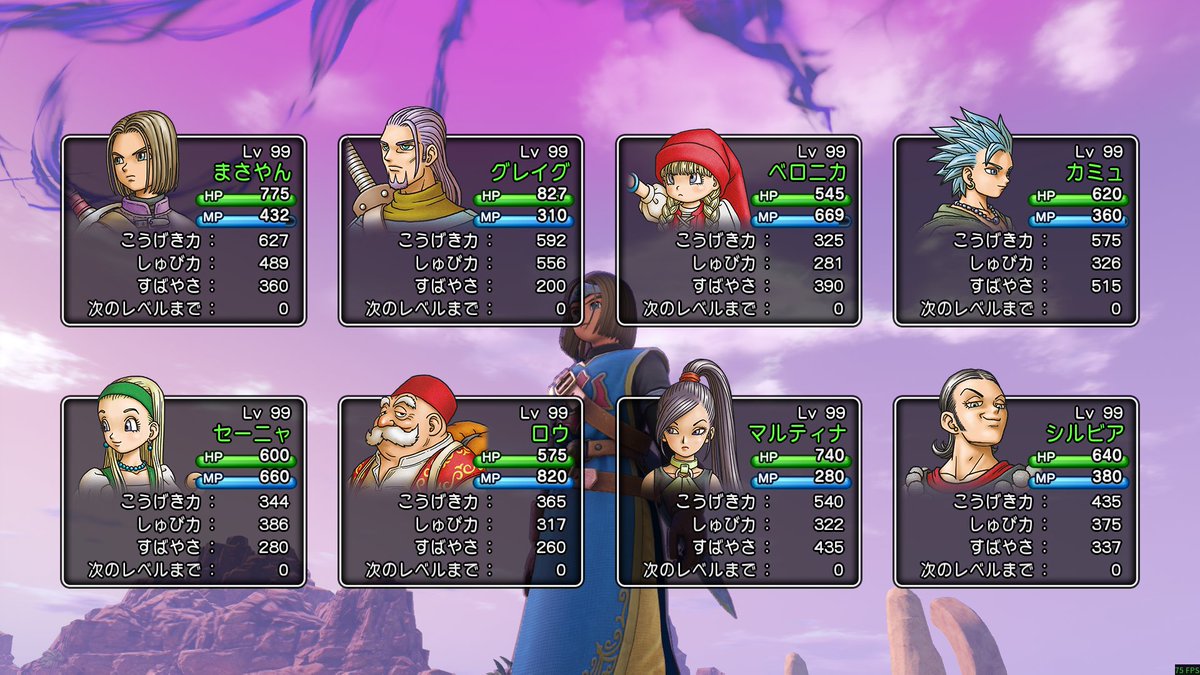This screenshot has height=675, width=1200.
Task: Choose グレイグ's character status card
Action: click(x=461, y=231)
